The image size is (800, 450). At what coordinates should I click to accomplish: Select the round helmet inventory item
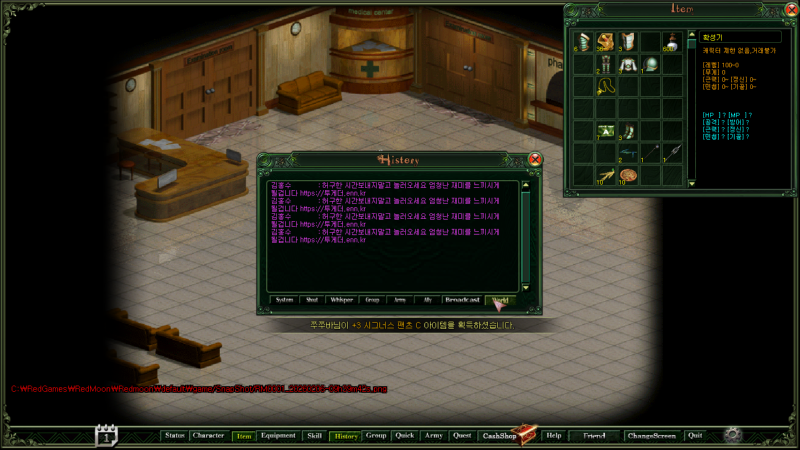click(x=649, y=65)
